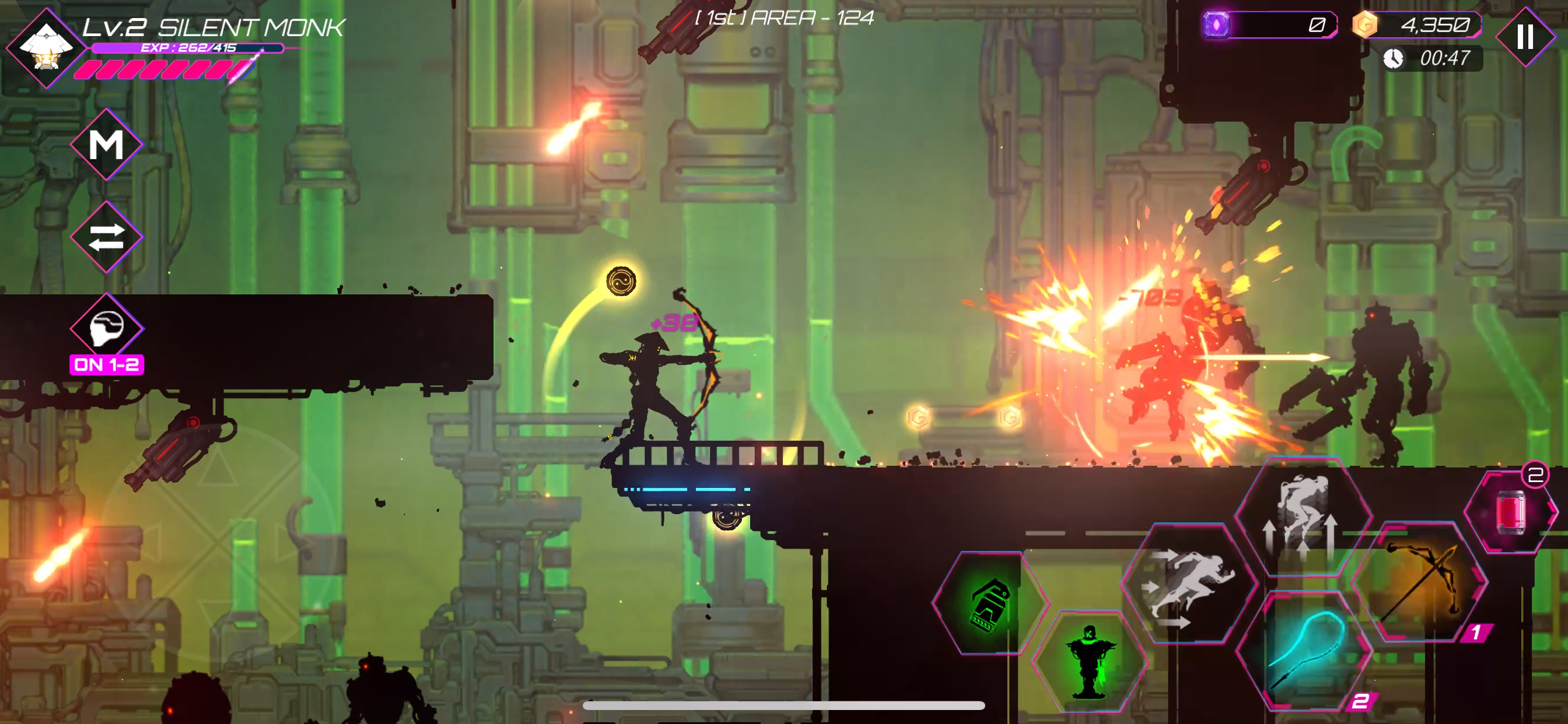Click the Silent Monk character portrait
Screen dimensions: 1568x724
click(x=45, y=48)
